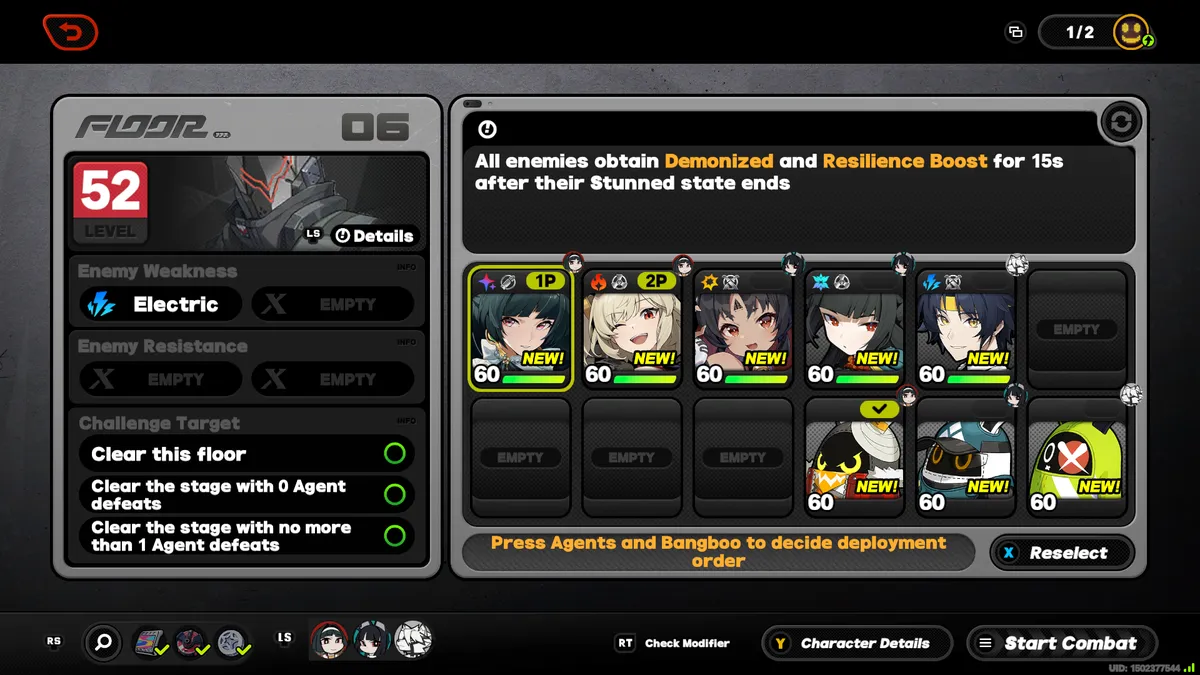
Task: Choose the dark-skinned horned agent card
Action: pyautogui.click(x=743, y=329)
